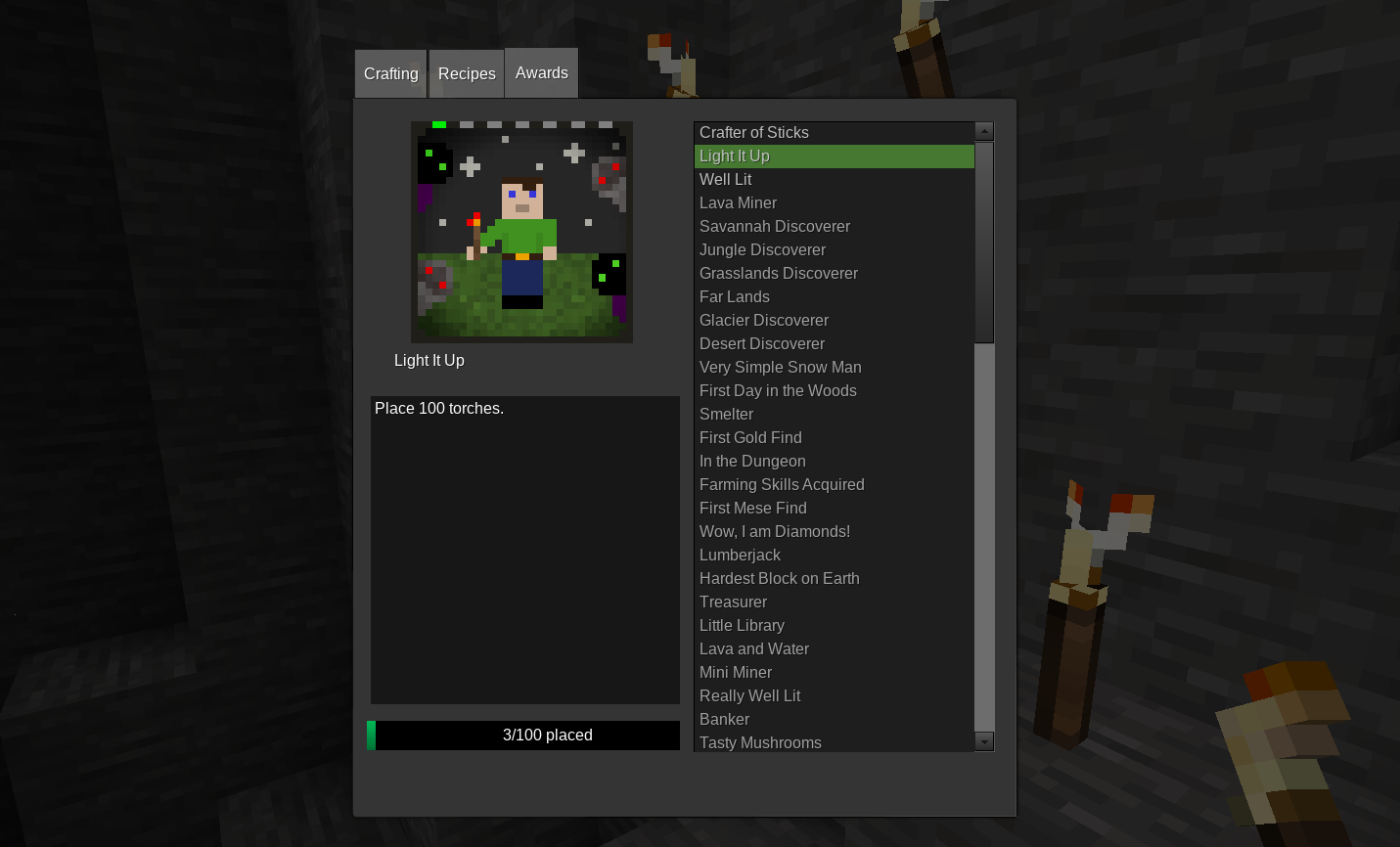
Task: Select the Crafter of Sticks award
Action: coord(754,132)
